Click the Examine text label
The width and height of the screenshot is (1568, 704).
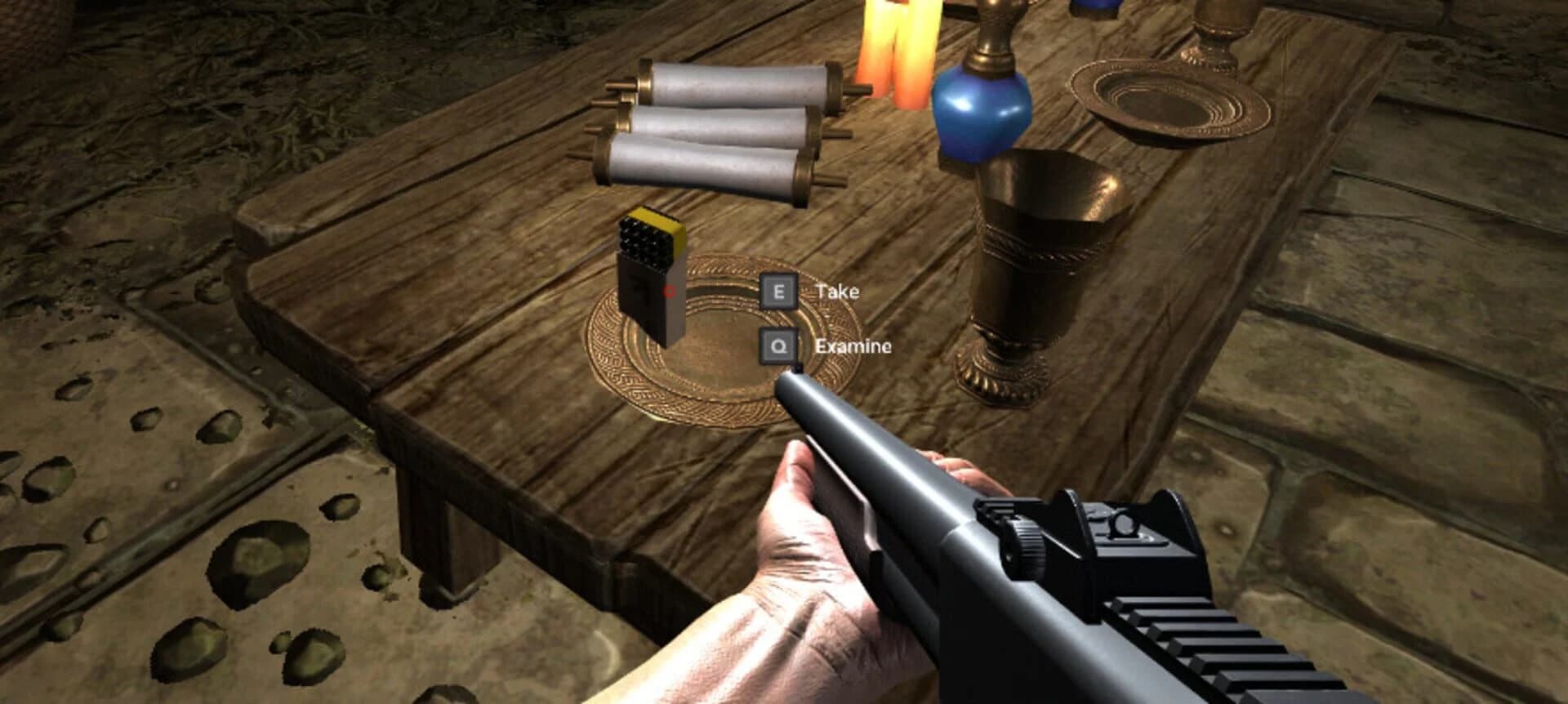point(853,346)
